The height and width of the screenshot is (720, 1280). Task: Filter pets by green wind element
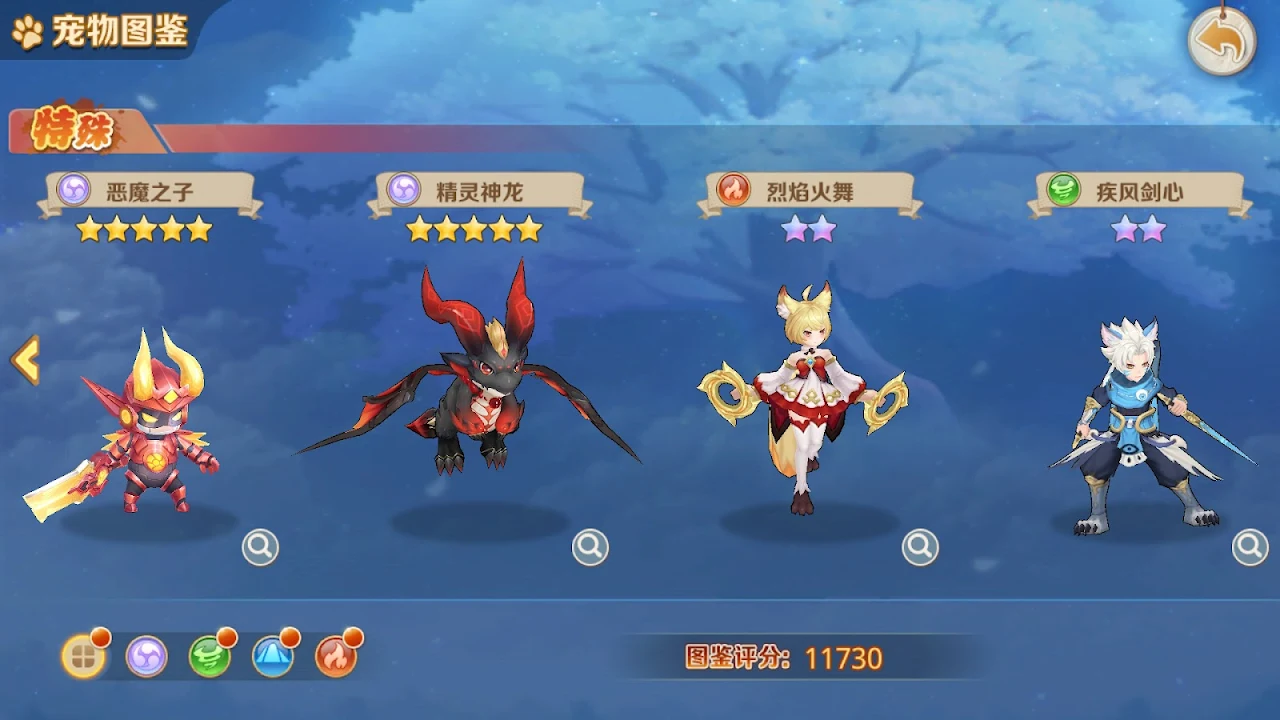coord(210,657)
